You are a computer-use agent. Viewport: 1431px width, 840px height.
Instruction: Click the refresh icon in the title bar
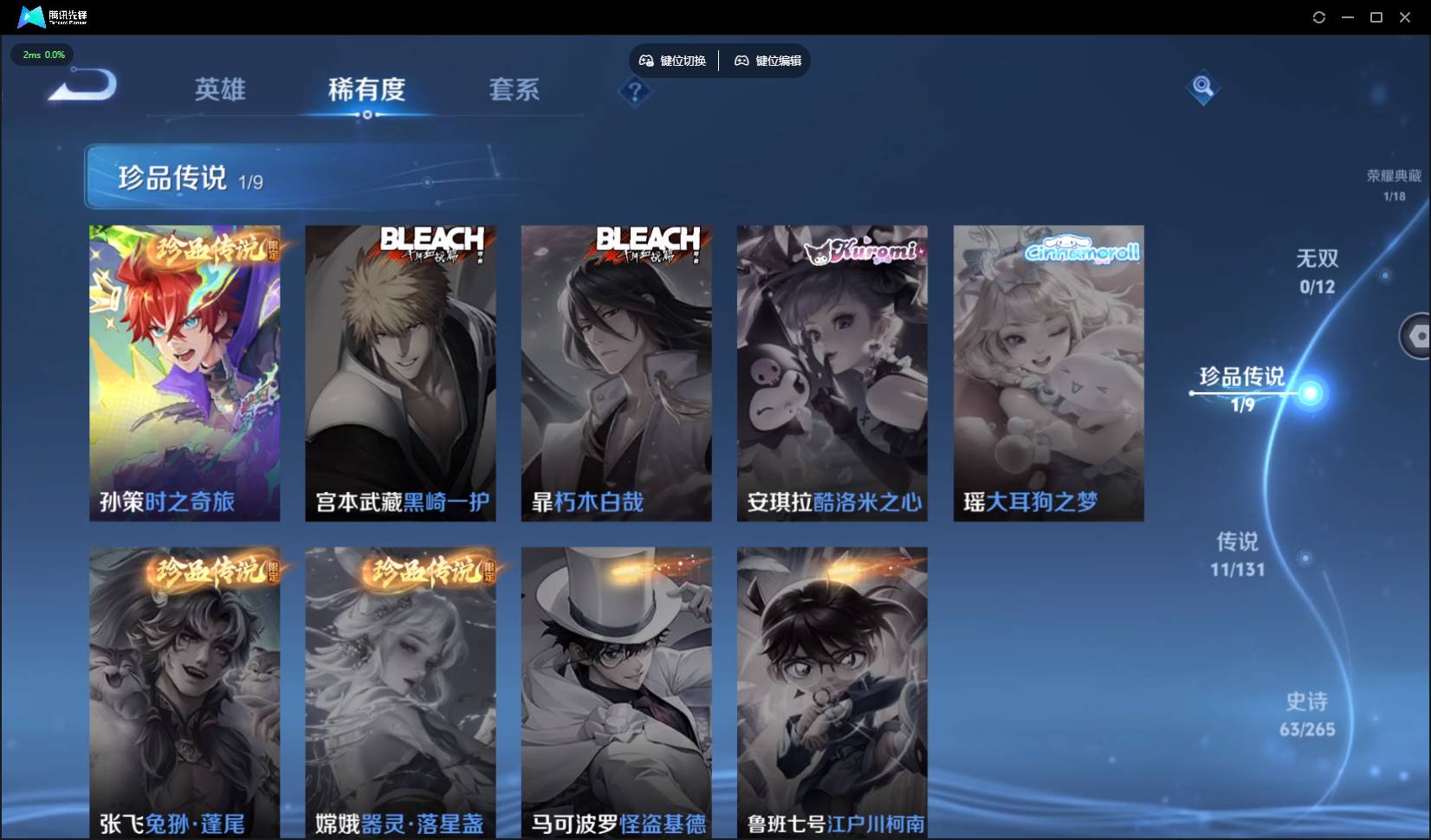click(1319, 16)
